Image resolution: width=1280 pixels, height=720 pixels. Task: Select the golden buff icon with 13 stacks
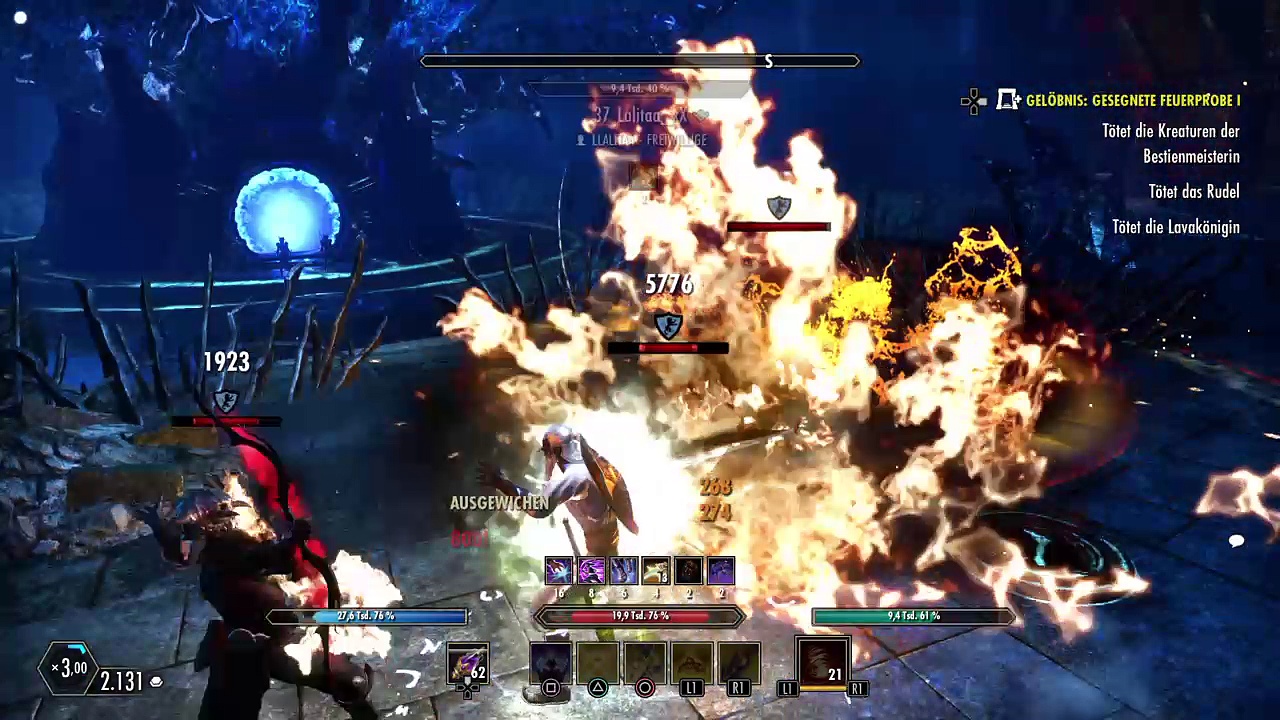pos(656,571)
